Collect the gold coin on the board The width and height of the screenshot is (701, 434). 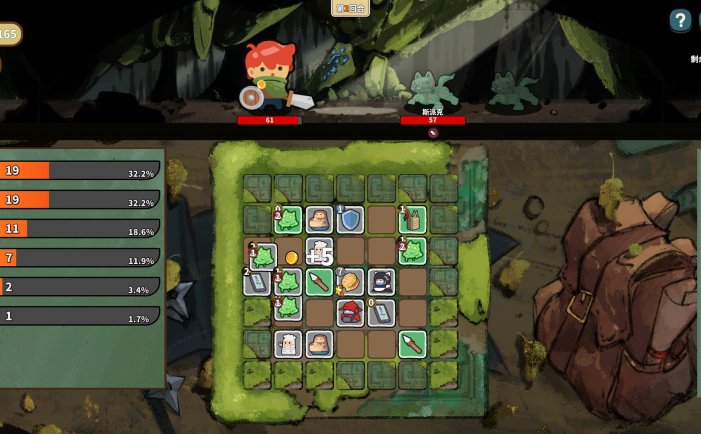[x=290, y=258]
